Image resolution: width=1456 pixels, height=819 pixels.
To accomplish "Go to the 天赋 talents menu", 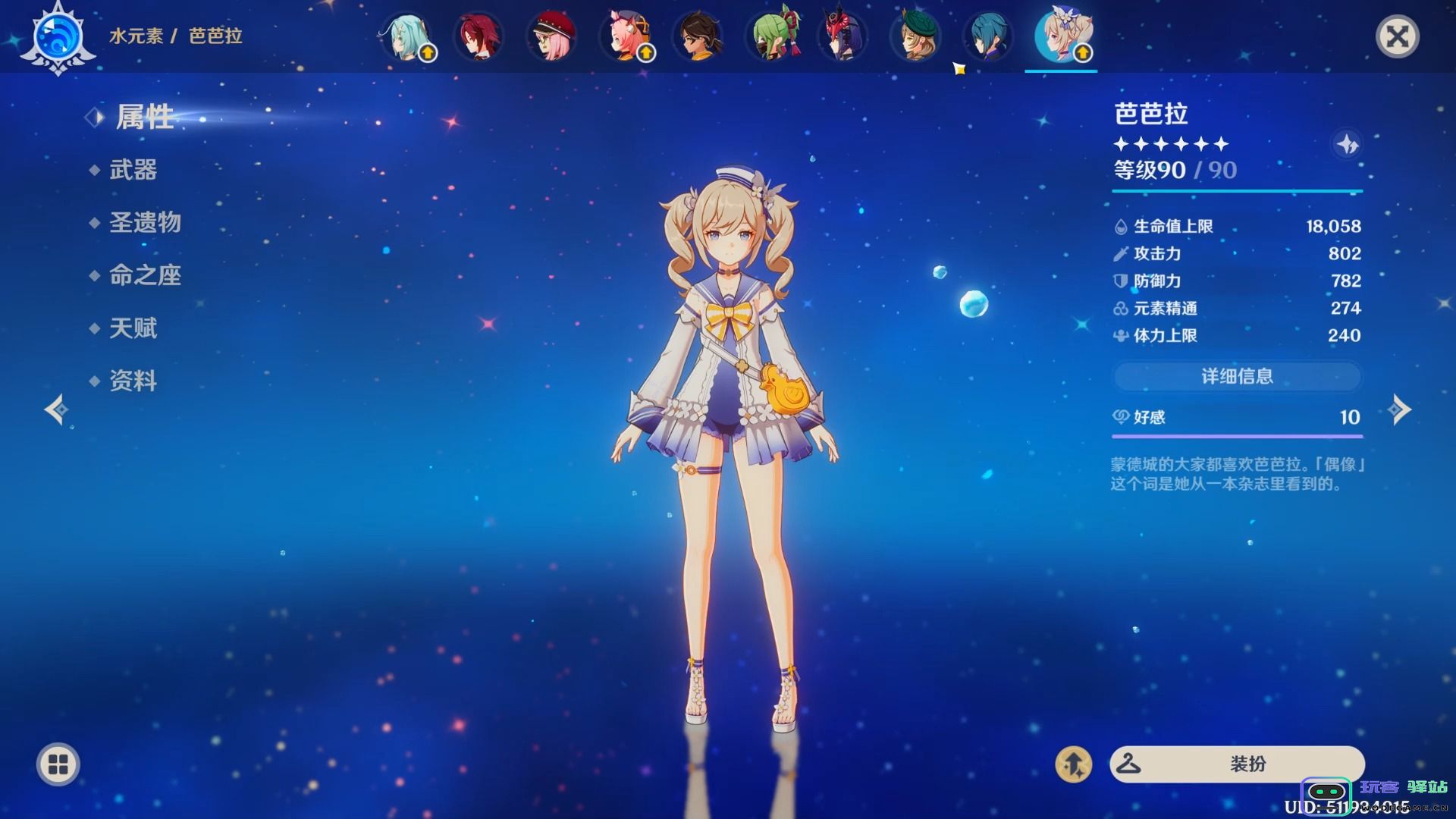I will click(133, 328).
